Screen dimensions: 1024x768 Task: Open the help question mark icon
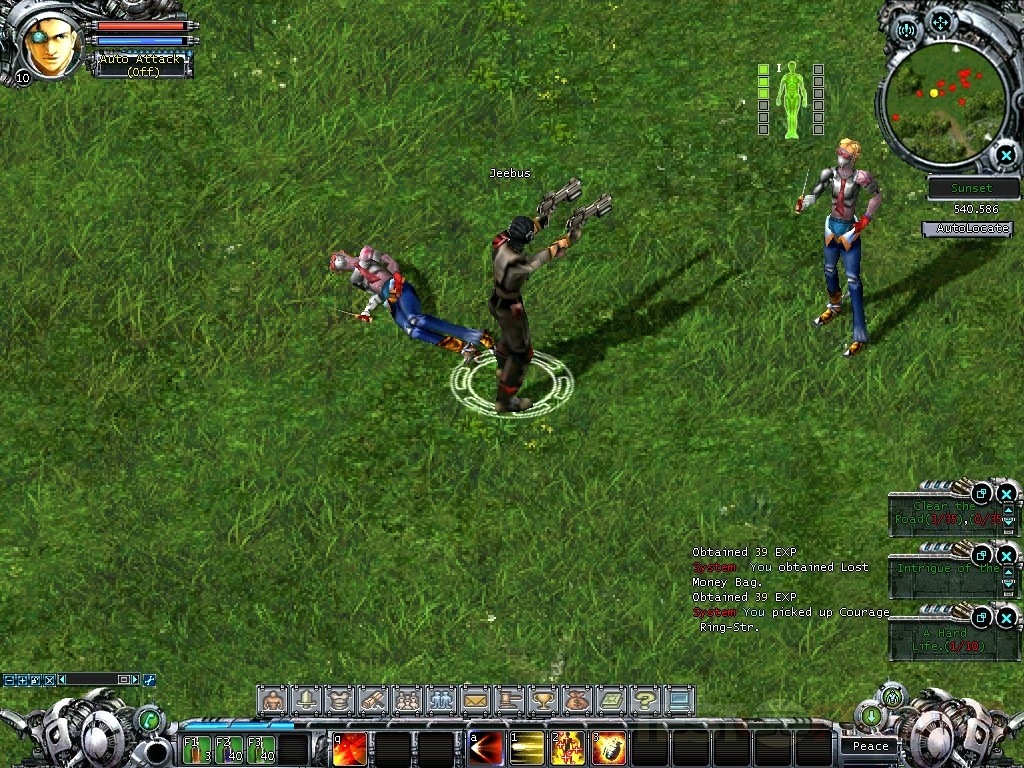click(645, 700)
